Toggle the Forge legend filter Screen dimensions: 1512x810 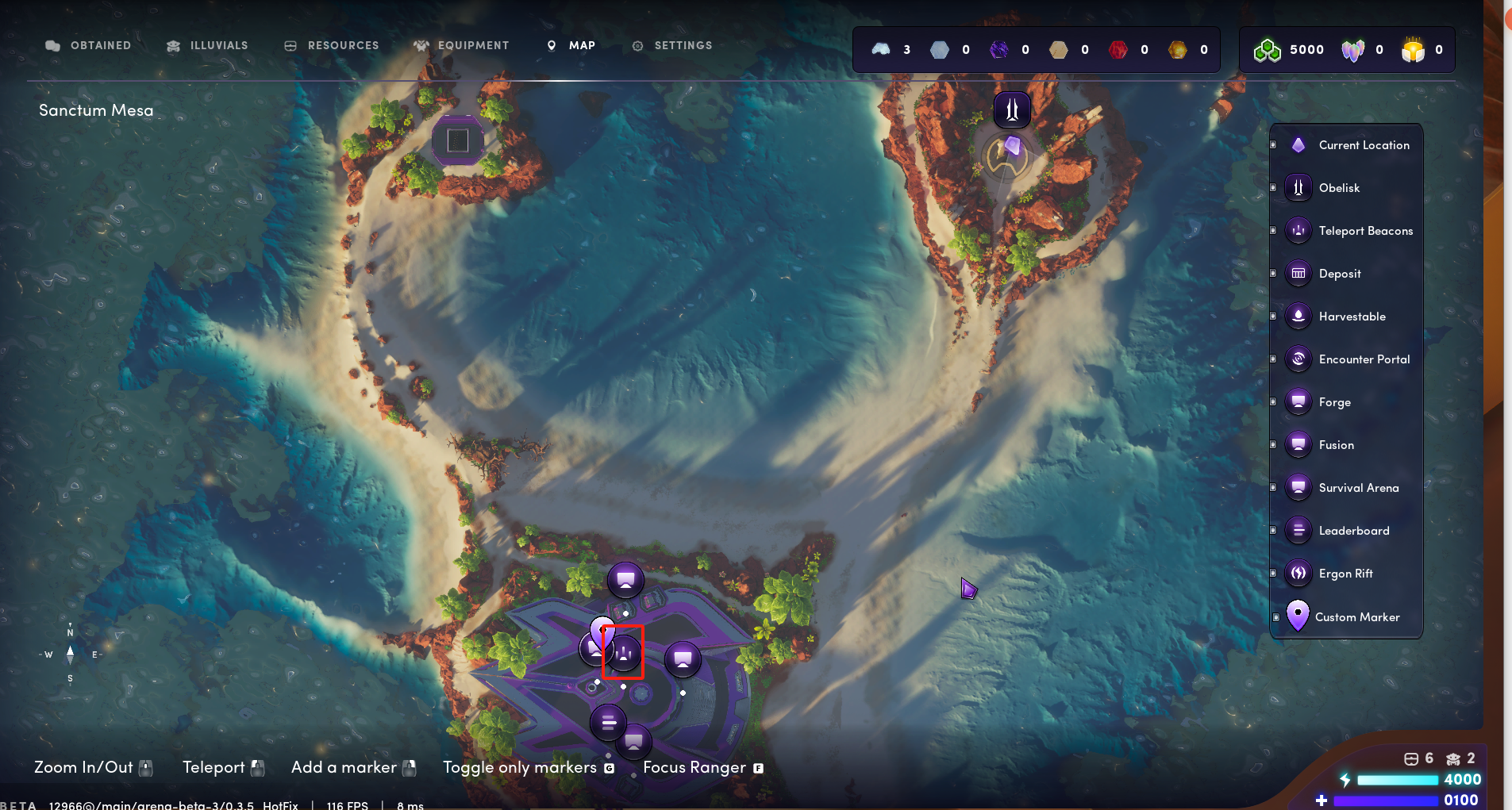[x=1334, y=402]
